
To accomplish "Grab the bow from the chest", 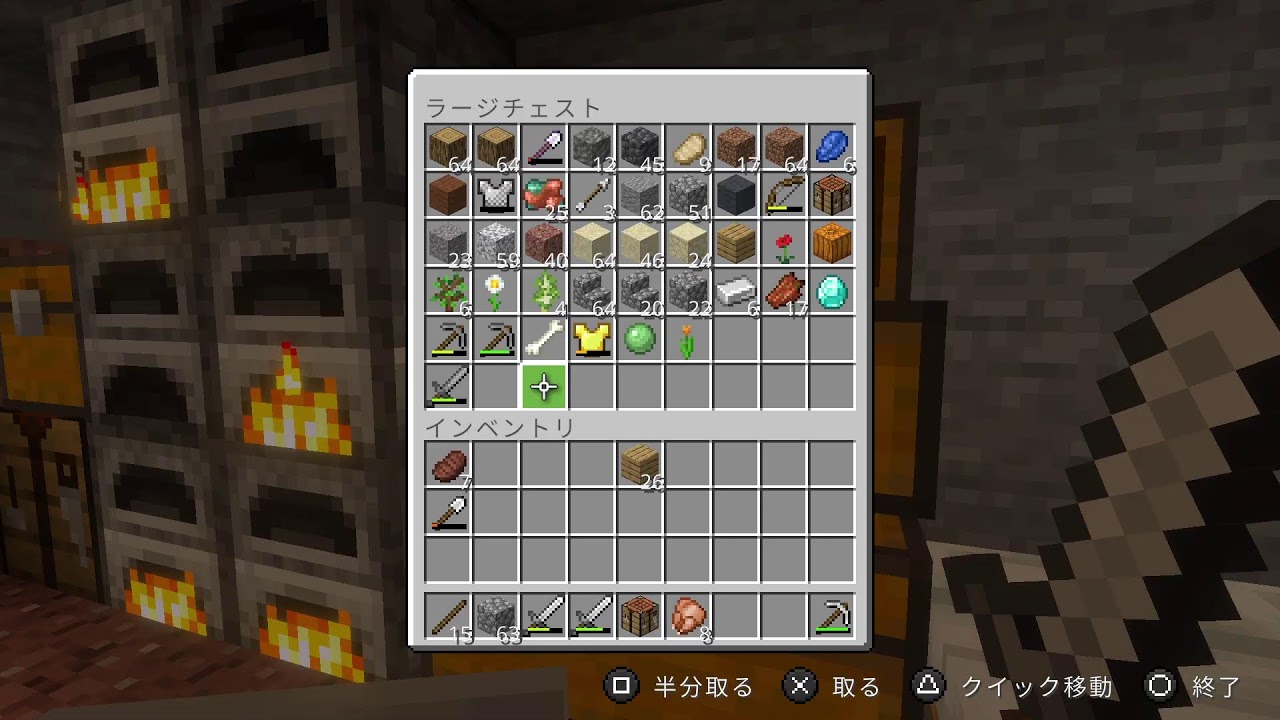I will (x=784, y=196).
